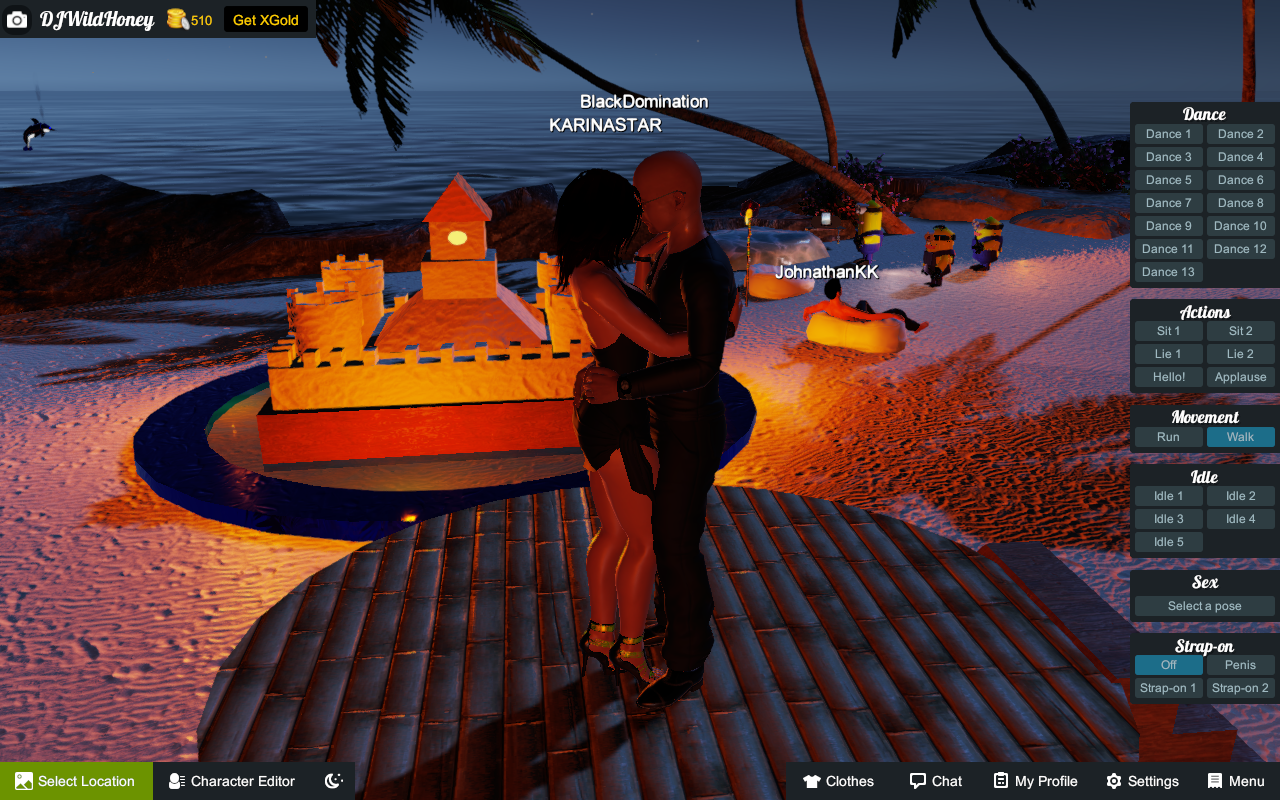Screen dimensions: 1280x800
Task: Open the Clothes menu
Action: pyautogui.click(x=838, y=781)
